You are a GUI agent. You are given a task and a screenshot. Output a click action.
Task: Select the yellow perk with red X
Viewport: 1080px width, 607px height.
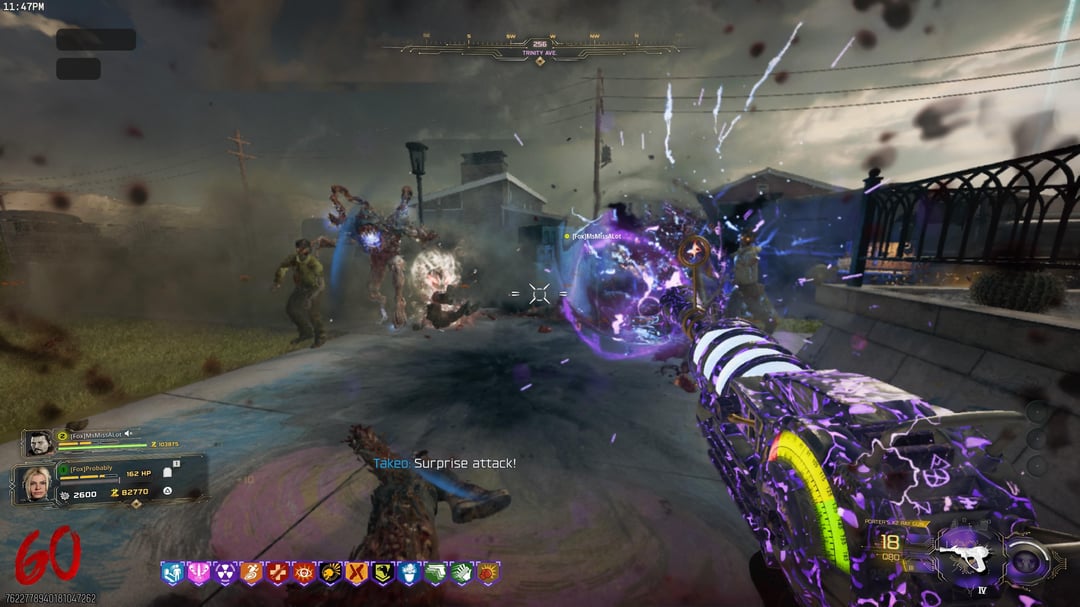click(356, 573)
